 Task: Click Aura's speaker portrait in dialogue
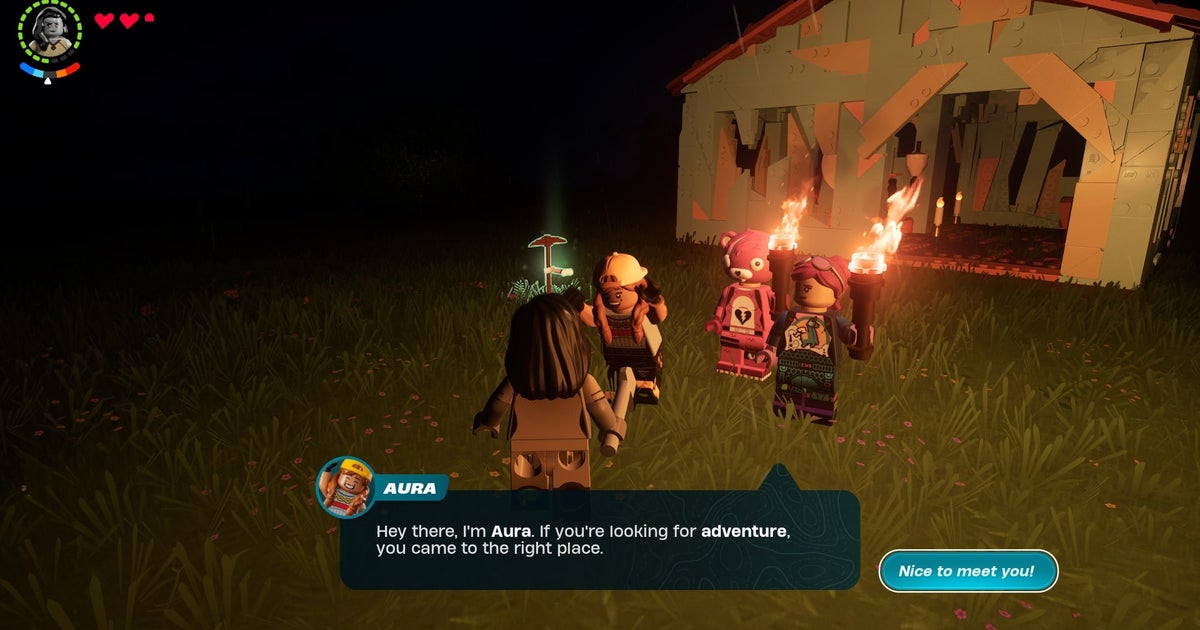pyautogui.click(x=346, y=487)
